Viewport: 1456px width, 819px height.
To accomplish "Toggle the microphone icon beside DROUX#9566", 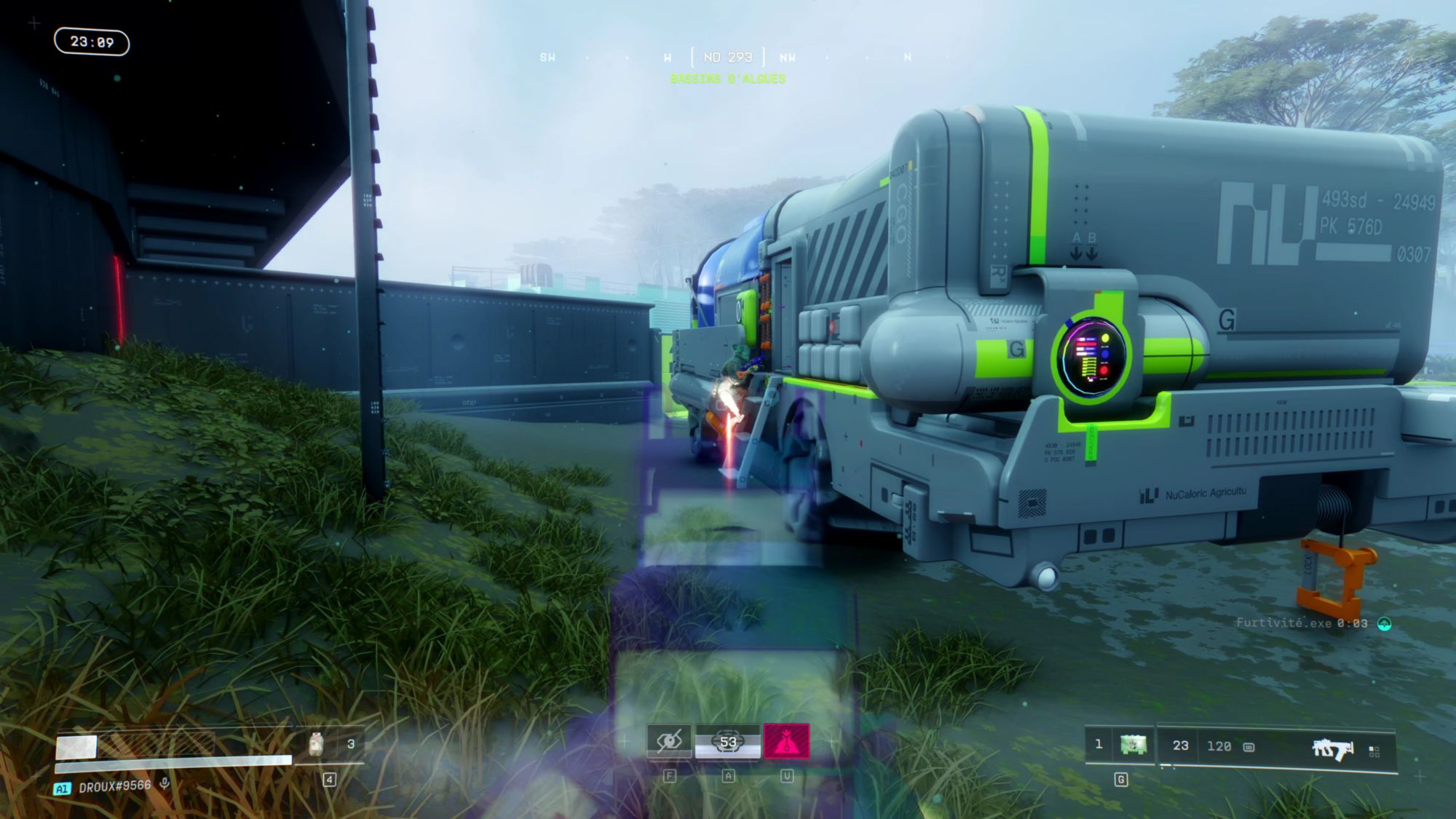I will coord(165,784).
